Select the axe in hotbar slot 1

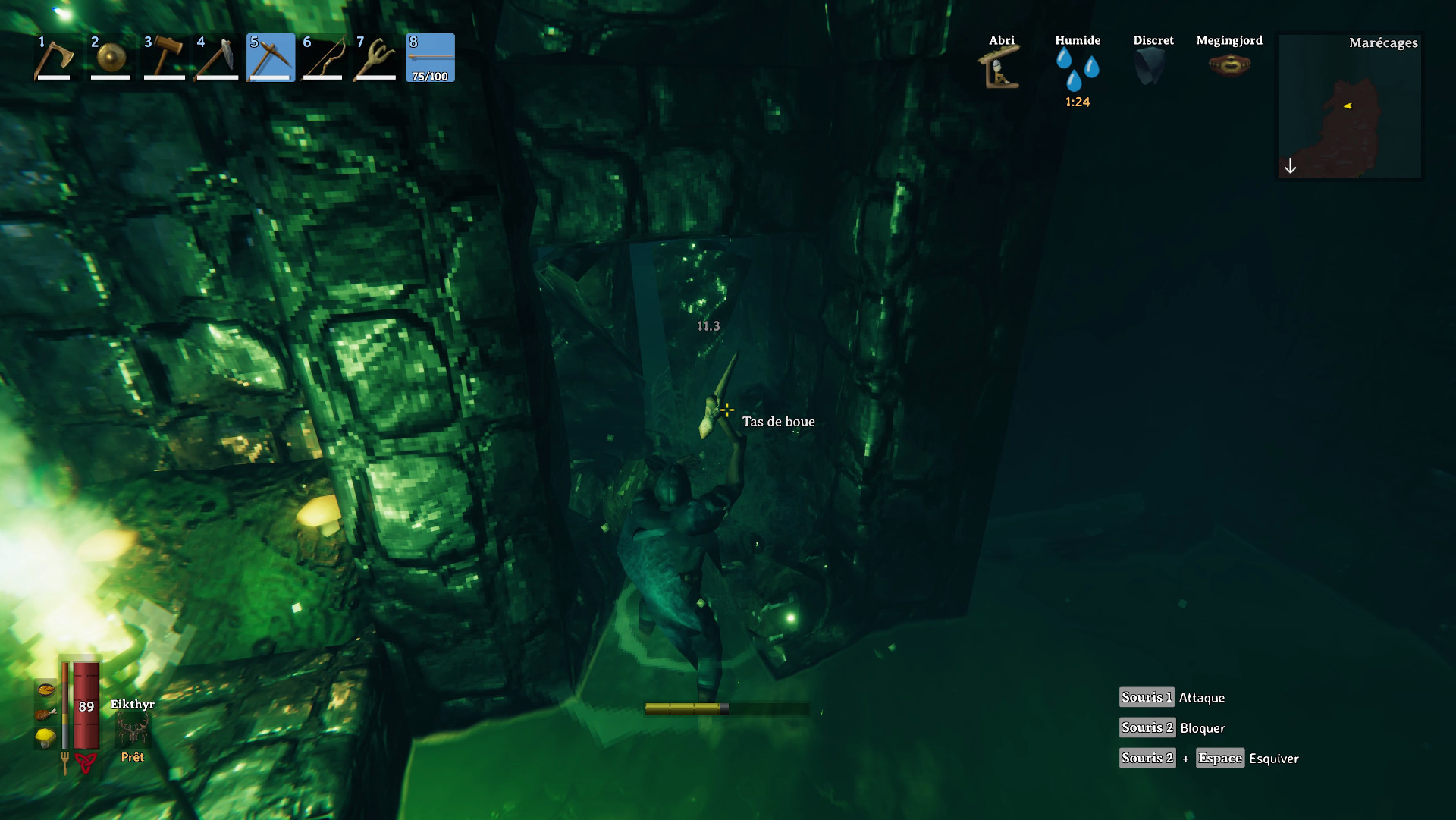pos(55,57)
